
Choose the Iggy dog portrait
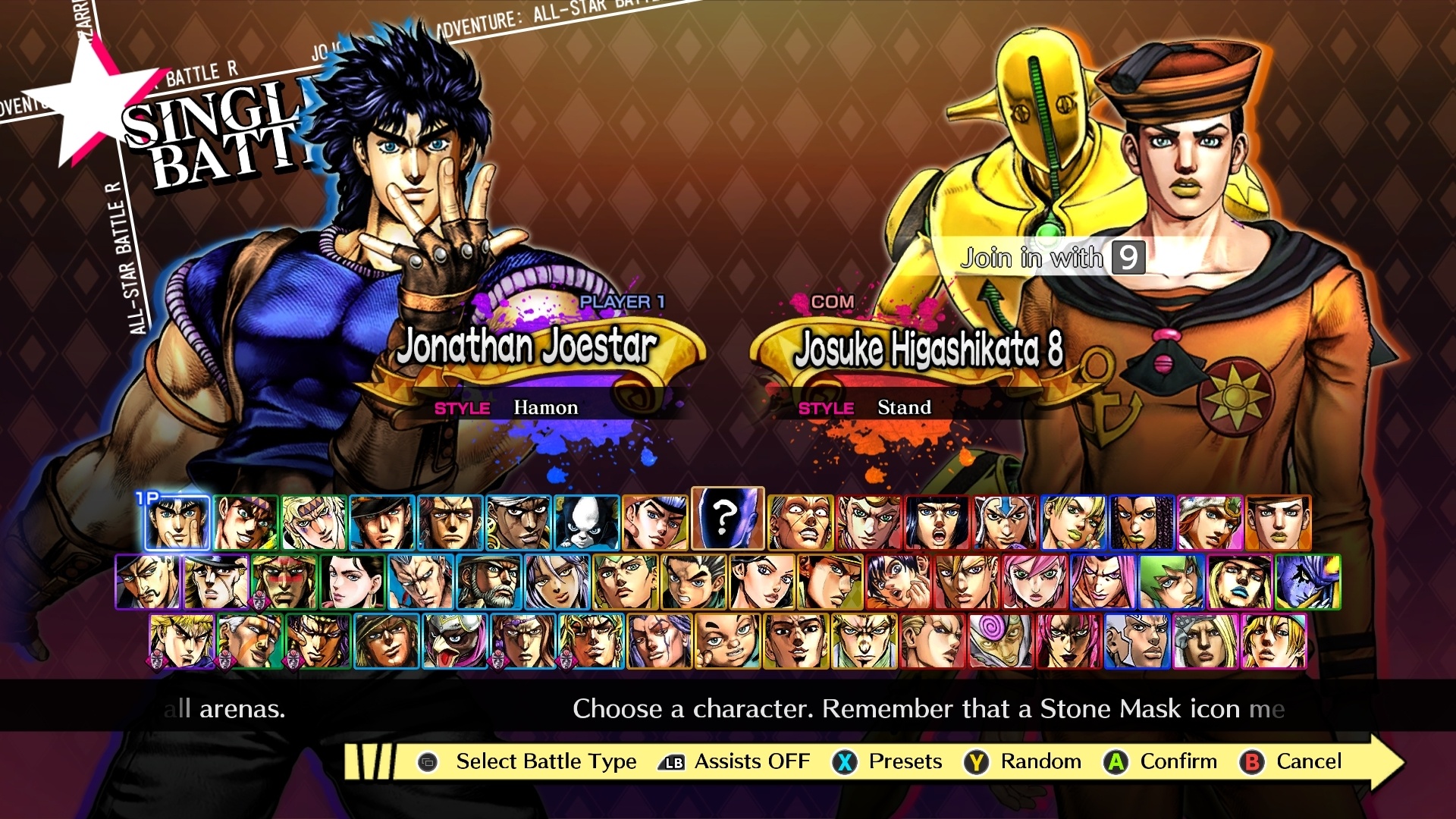[x=587, y=522]
